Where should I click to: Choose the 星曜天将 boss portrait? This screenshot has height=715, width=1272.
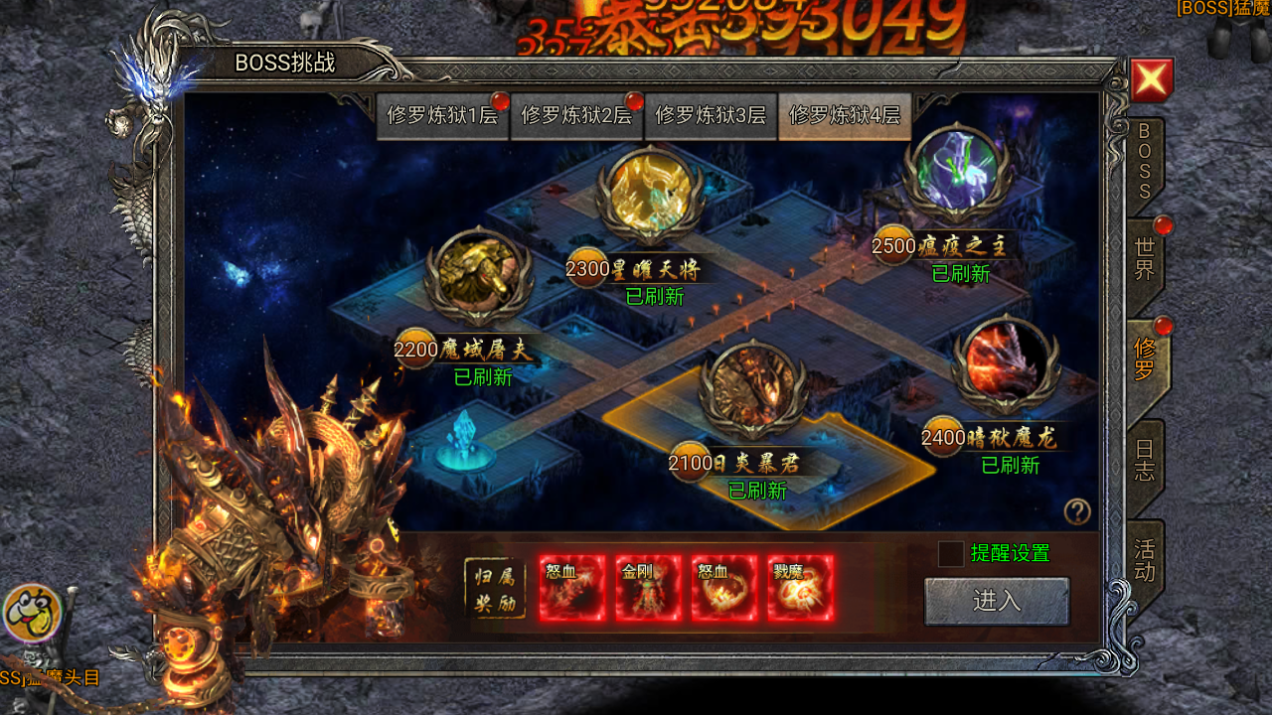tap(650, 195)
